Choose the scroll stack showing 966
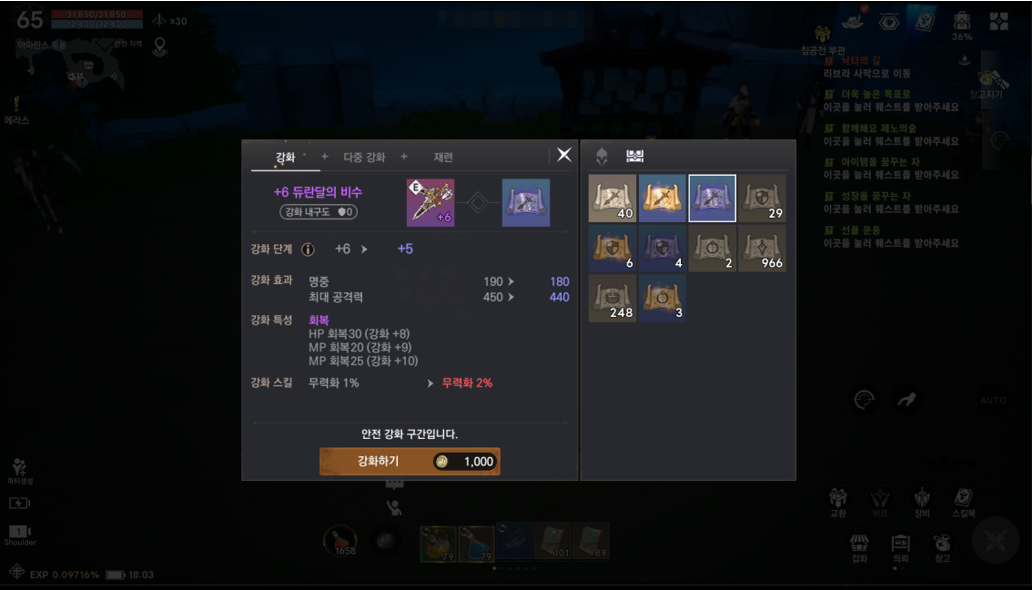 (762, 248)
